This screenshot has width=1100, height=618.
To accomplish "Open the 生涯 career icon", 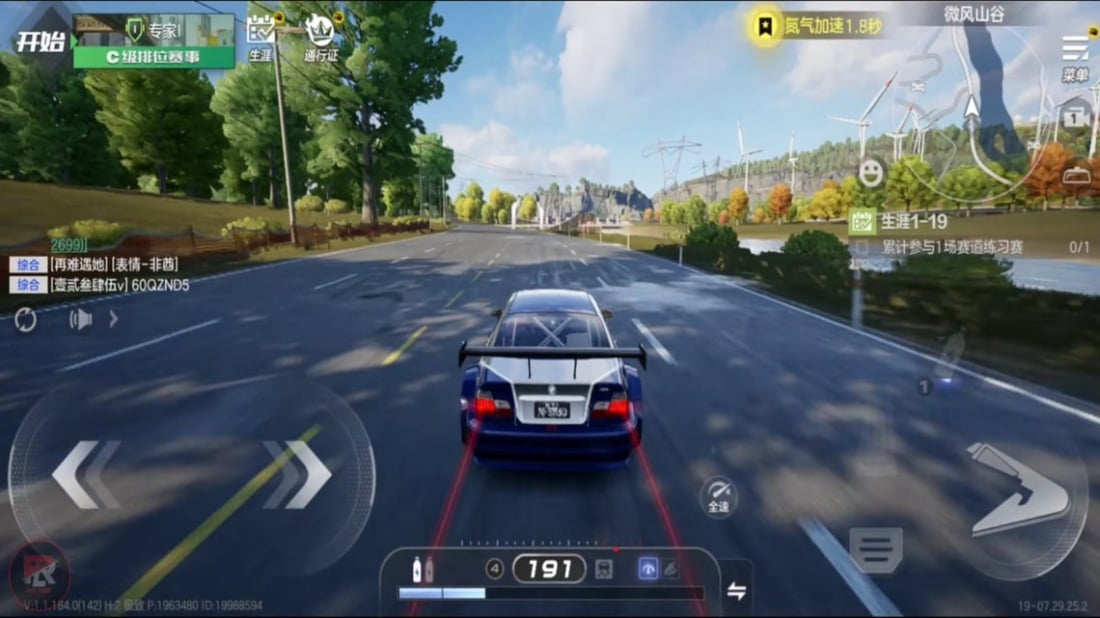I will pos(260,39).
